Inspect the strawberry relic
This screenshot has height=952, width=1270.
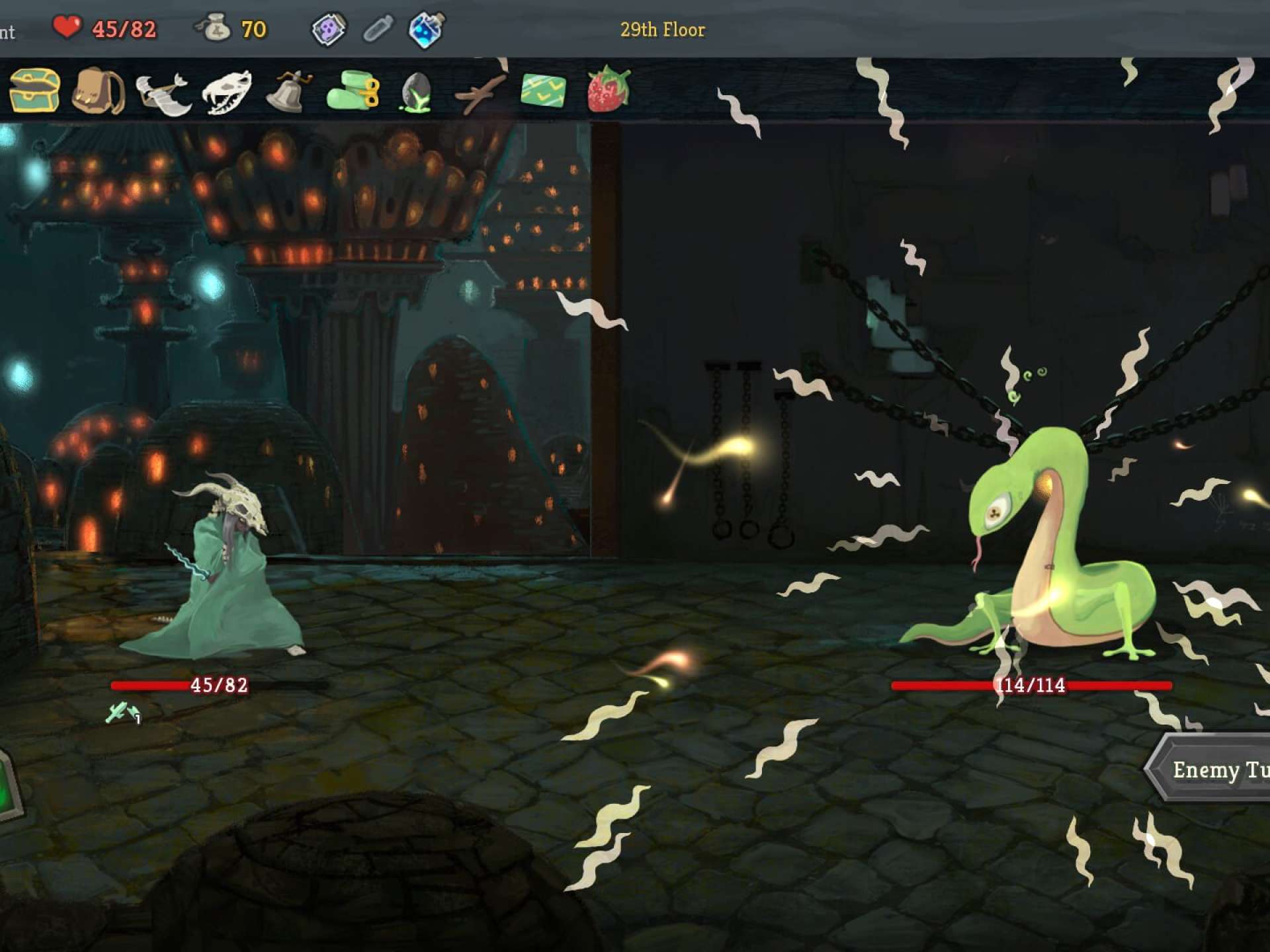608,89
